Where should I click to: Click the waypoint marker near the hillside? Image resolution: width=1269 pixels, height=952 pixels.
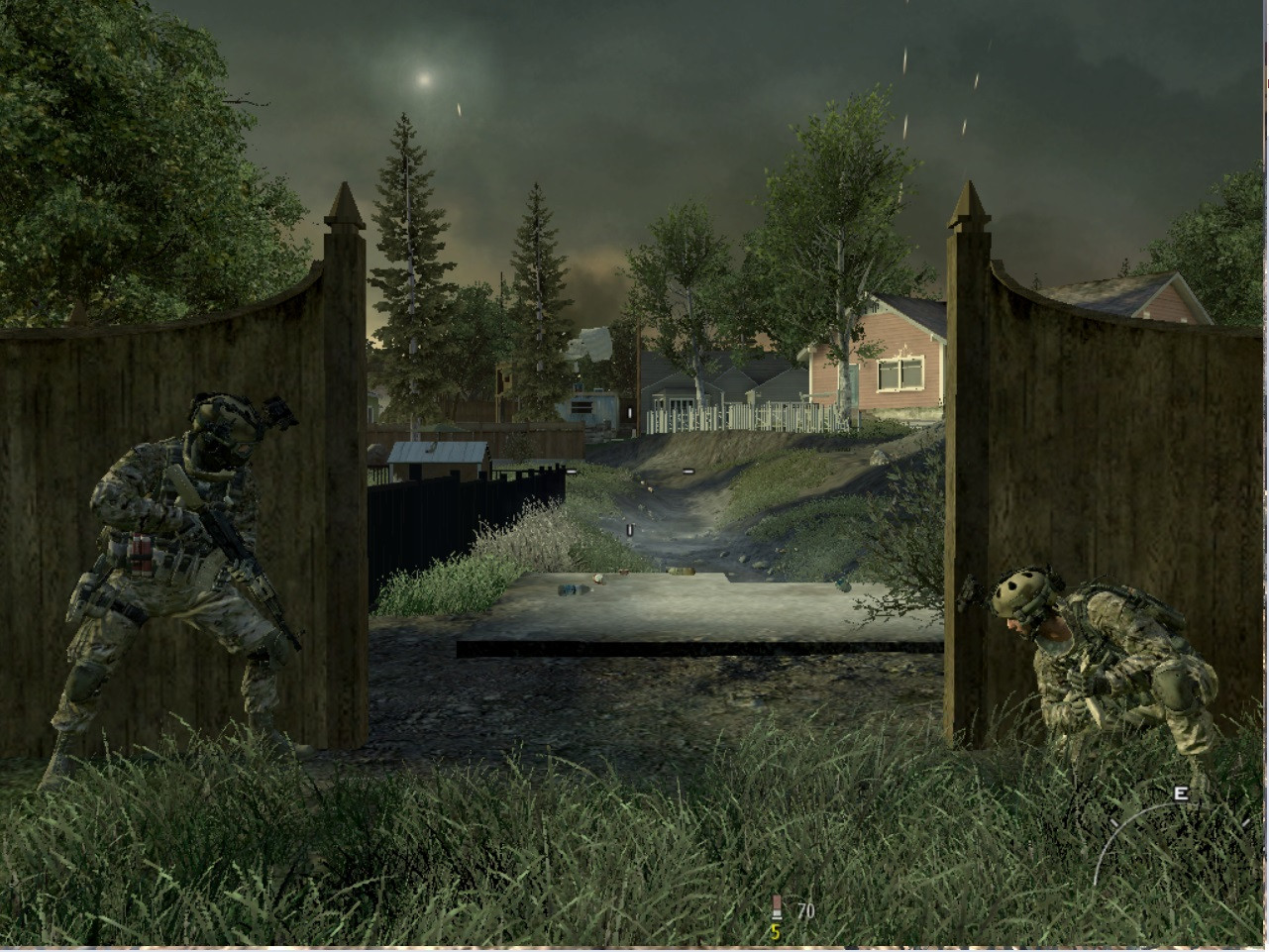[688, 472]
